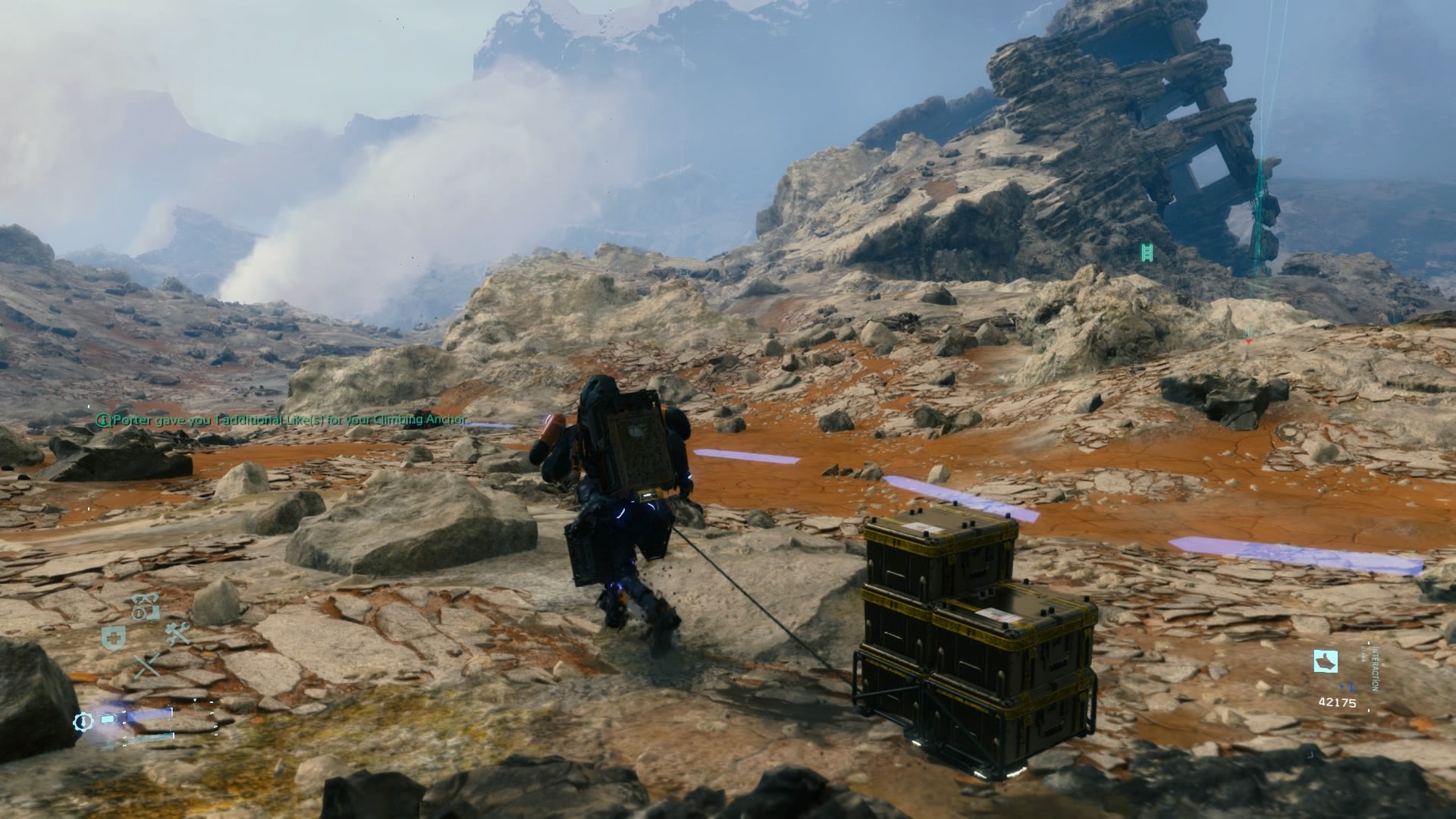
Task: Click the small ladder icon left of the structure
Action: [x=1147, y=253]
